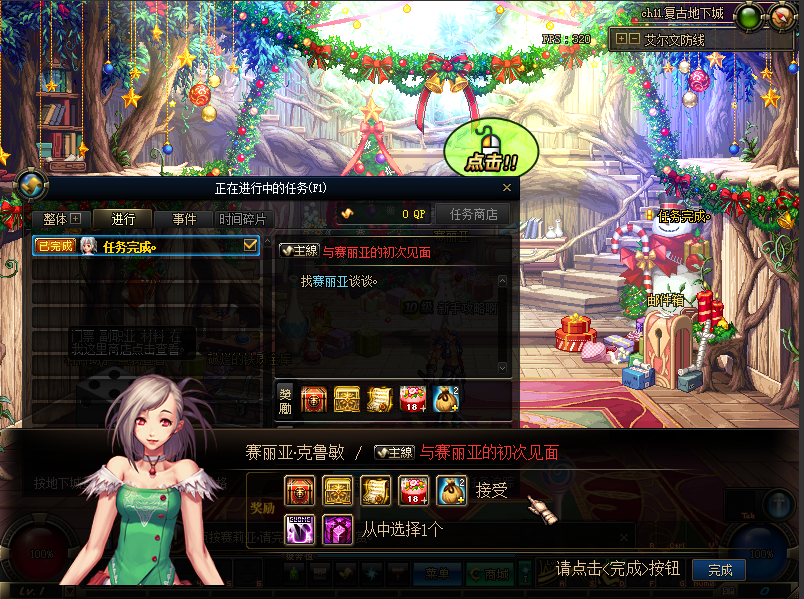The height and width of the screenshot is (599, 804).
Task: Click the mouse 点击!! hint bubble
Action: [491, 148]
